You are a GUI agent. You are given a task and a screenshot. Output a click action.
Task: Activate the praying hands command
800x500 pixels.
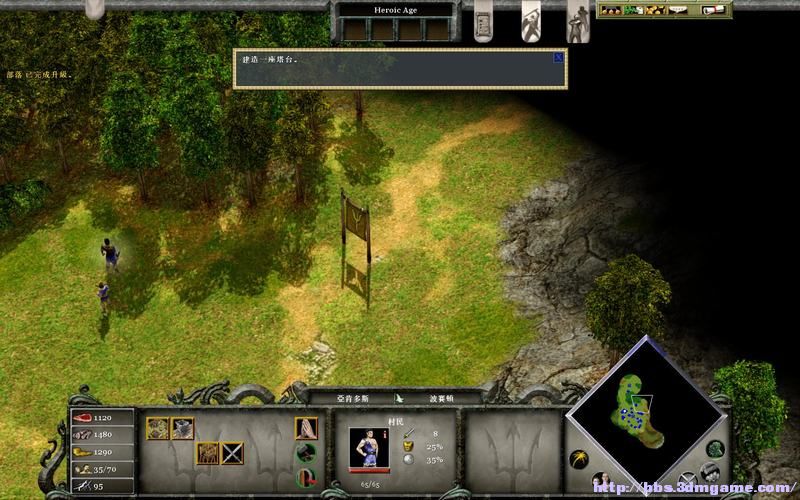306,428
